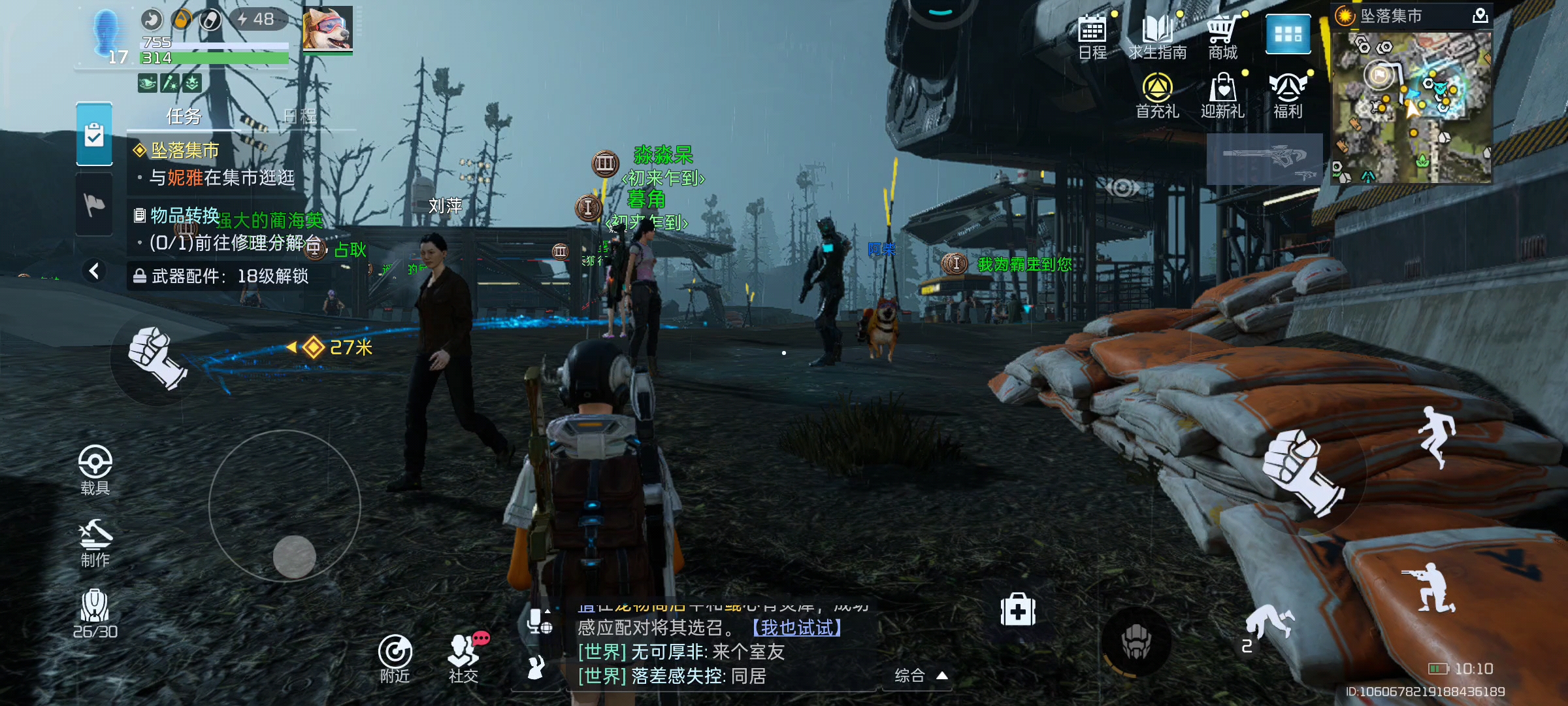Switch to the 日程 tab in the quest panel

(x=300, y=116)
